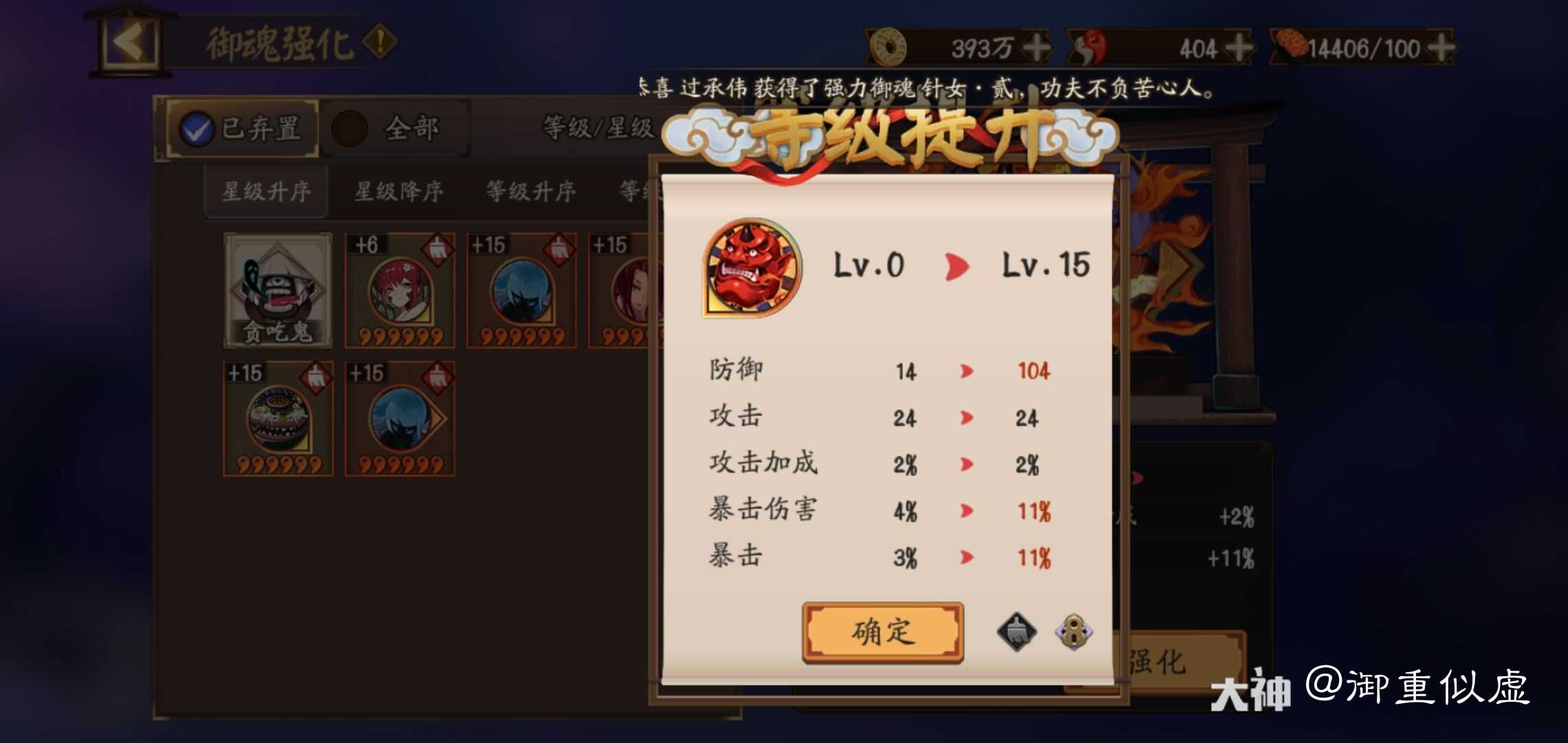Switch to the 等级升序 sort tab
Viewport: 1568px width, 743px height.
point(530,191)
